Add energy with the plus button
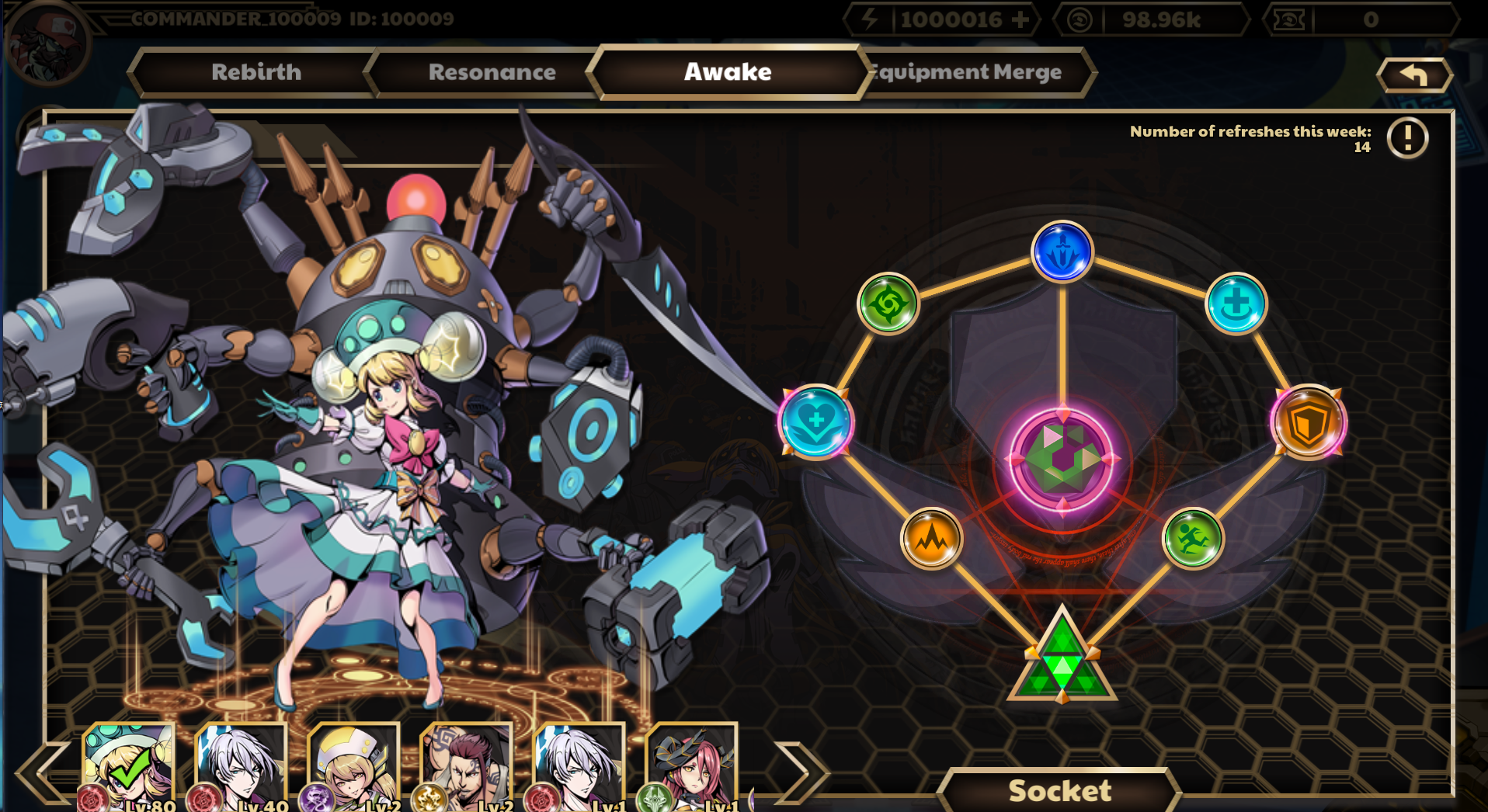 coord(1021,19)
